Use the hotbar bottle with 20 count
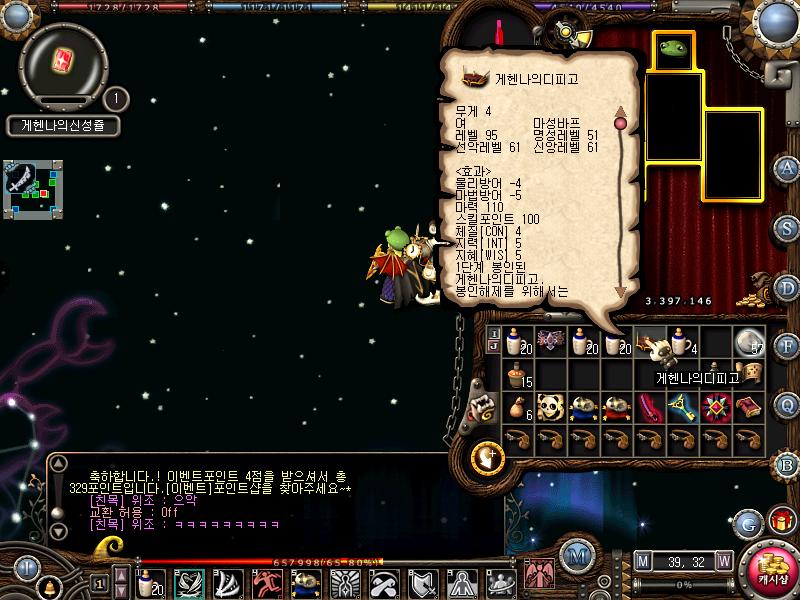The image size is (800, 600). 150,582
